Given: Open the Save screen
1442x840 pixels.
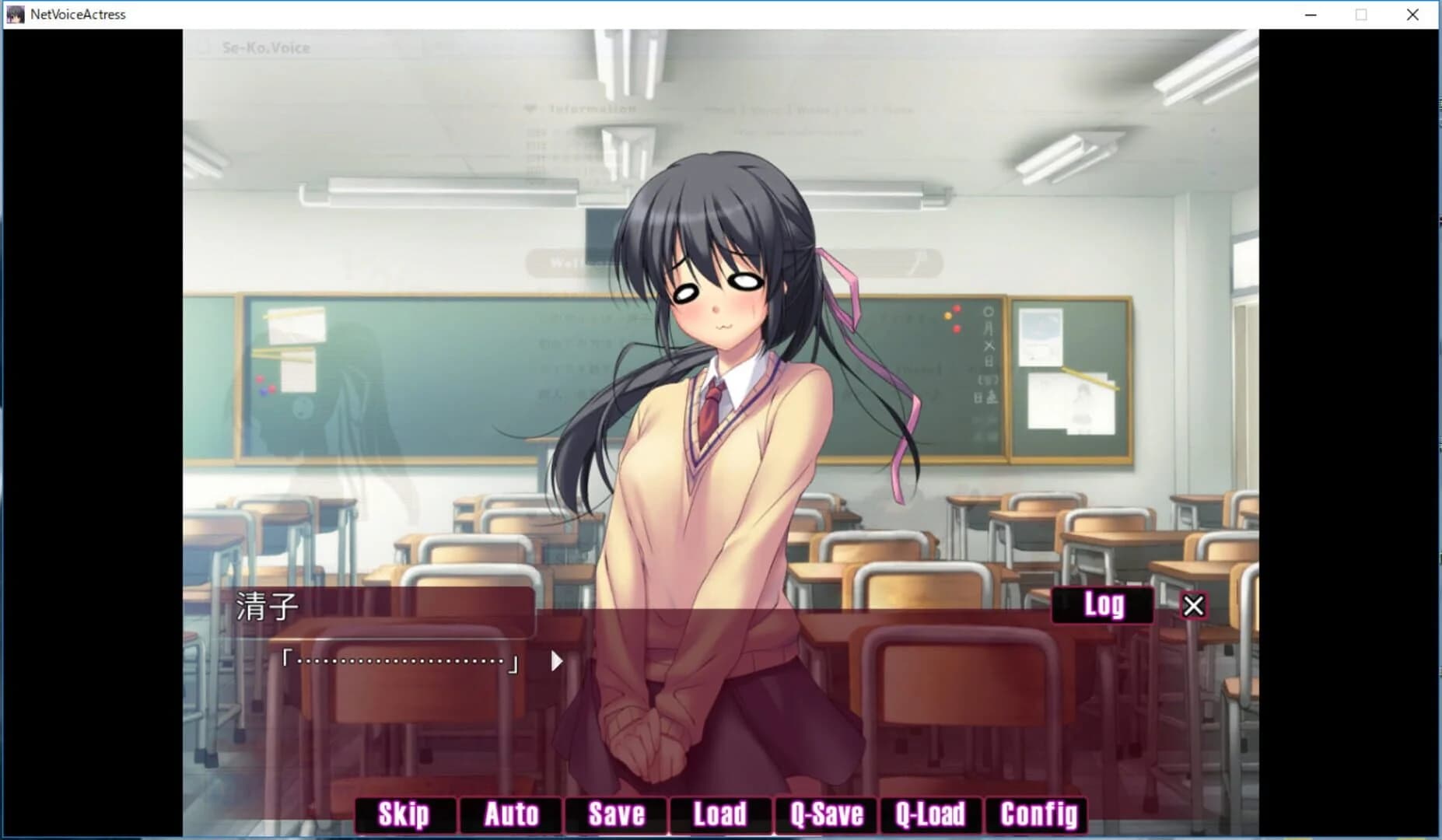Looking at the screenshot, I should (615, 814).
